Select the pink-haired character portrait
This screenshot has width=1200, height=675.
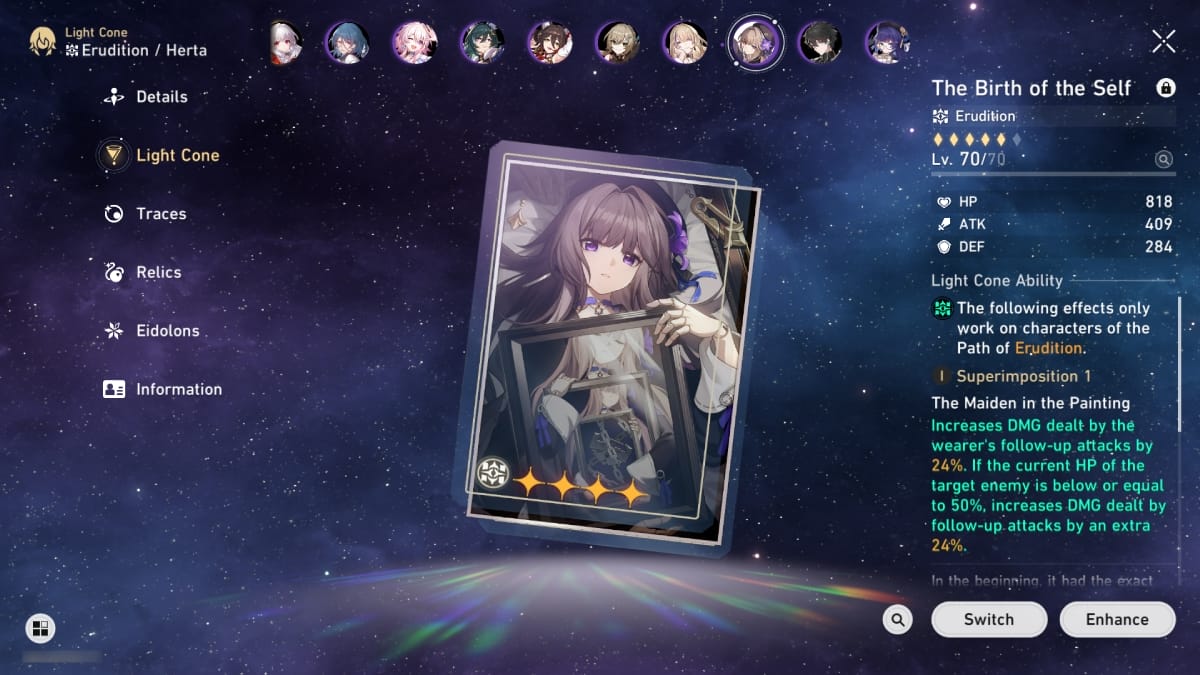[x=414, y=42]
